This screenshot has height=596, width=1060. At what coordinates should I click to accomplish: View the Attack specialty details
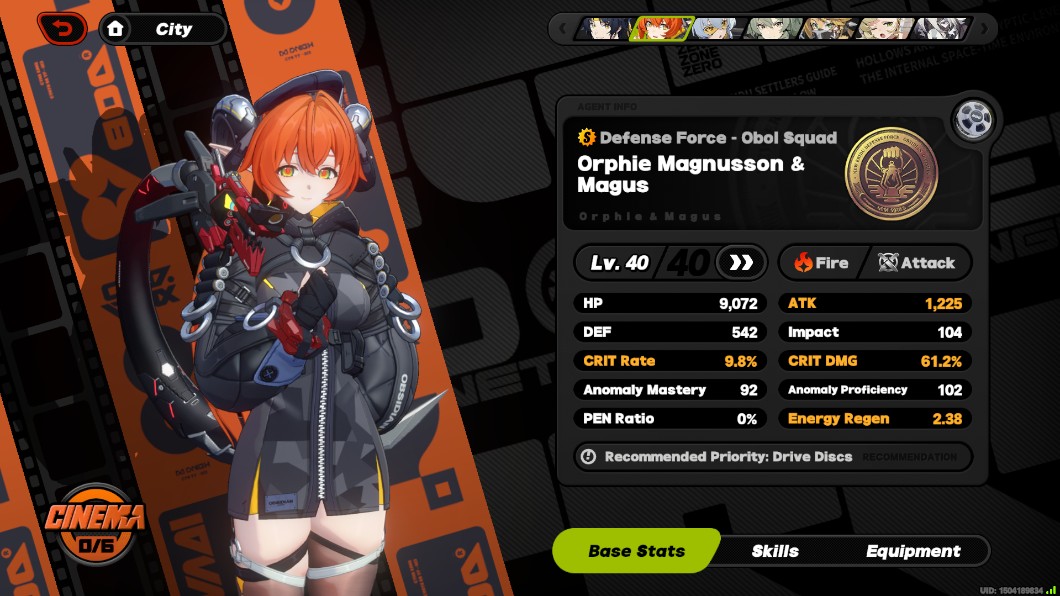coord(917,263)
